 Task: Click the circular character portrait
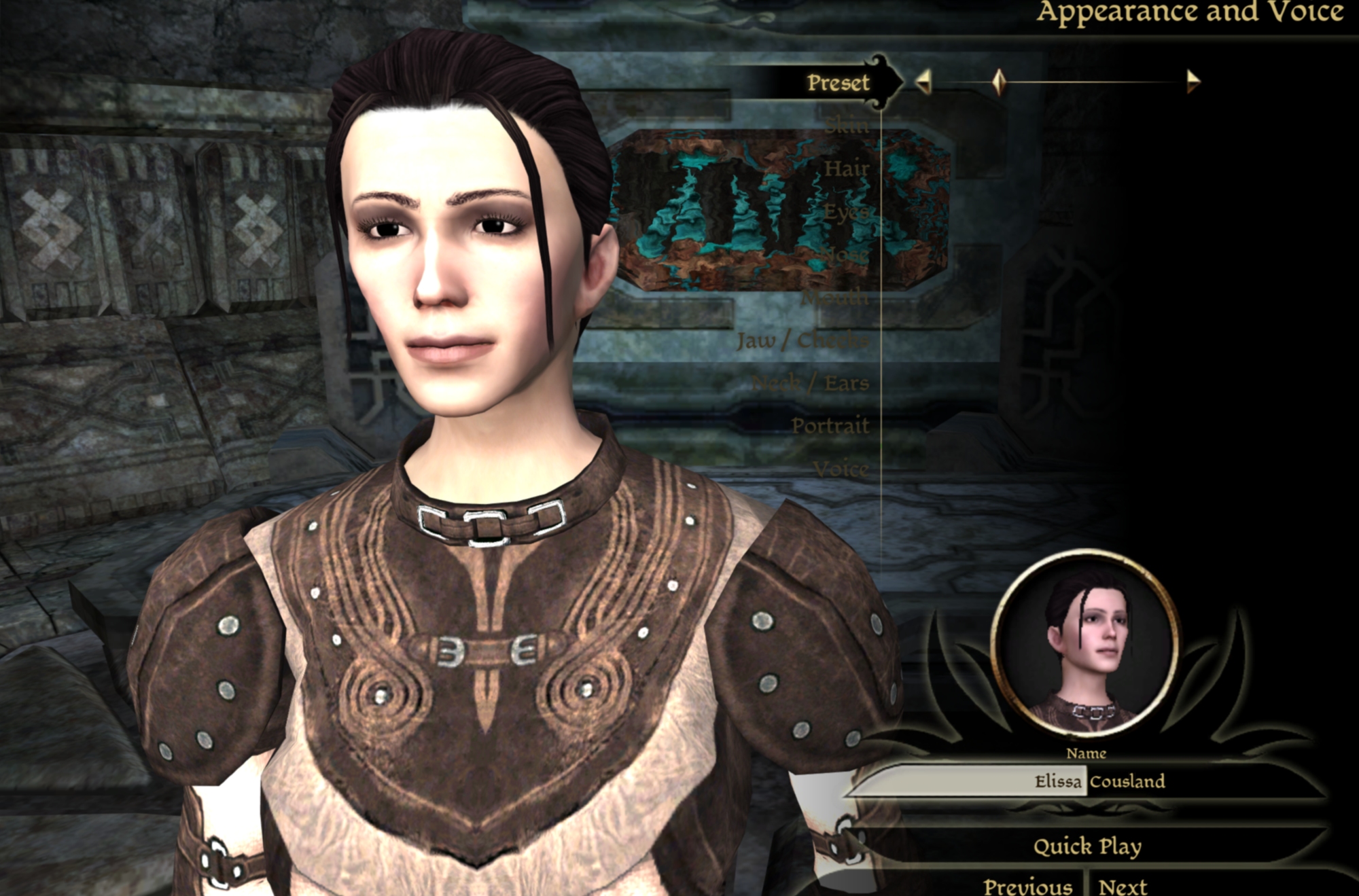click(x=1085, y=644)
